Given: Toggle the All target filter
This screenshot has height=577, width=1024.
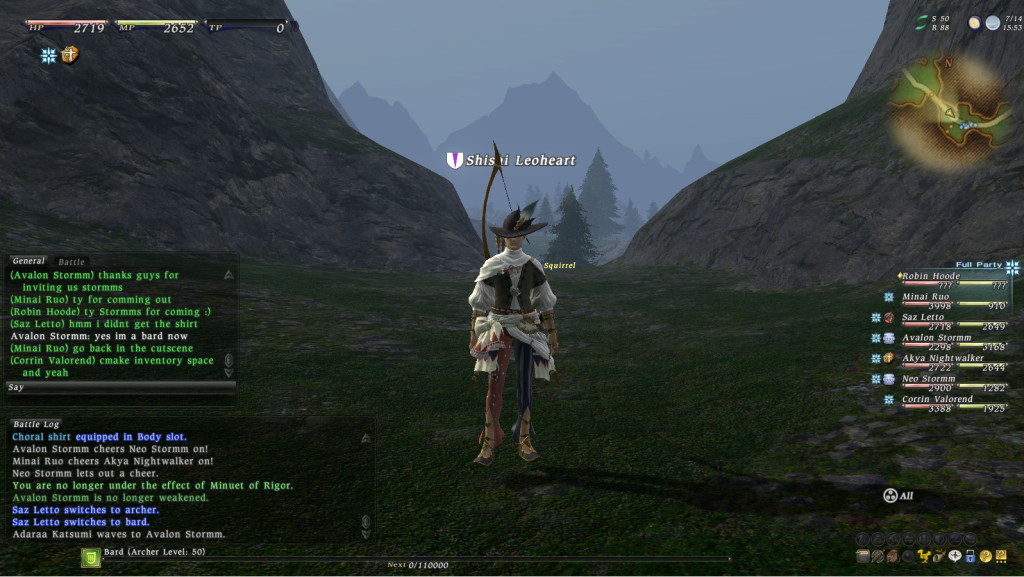Looking at the screenshot, I should click(898, 495).
